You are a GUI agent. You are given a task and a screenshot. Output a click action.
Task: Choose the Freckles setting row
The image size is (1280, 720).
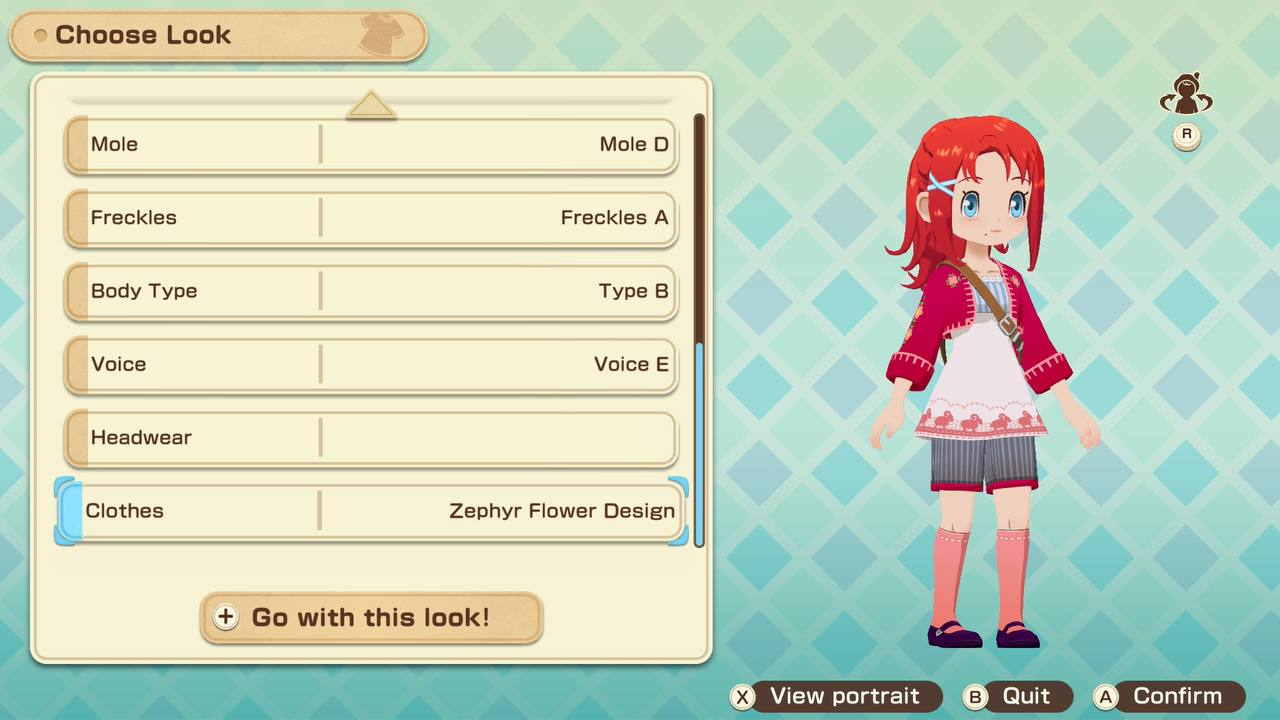(x=371, y=218)
